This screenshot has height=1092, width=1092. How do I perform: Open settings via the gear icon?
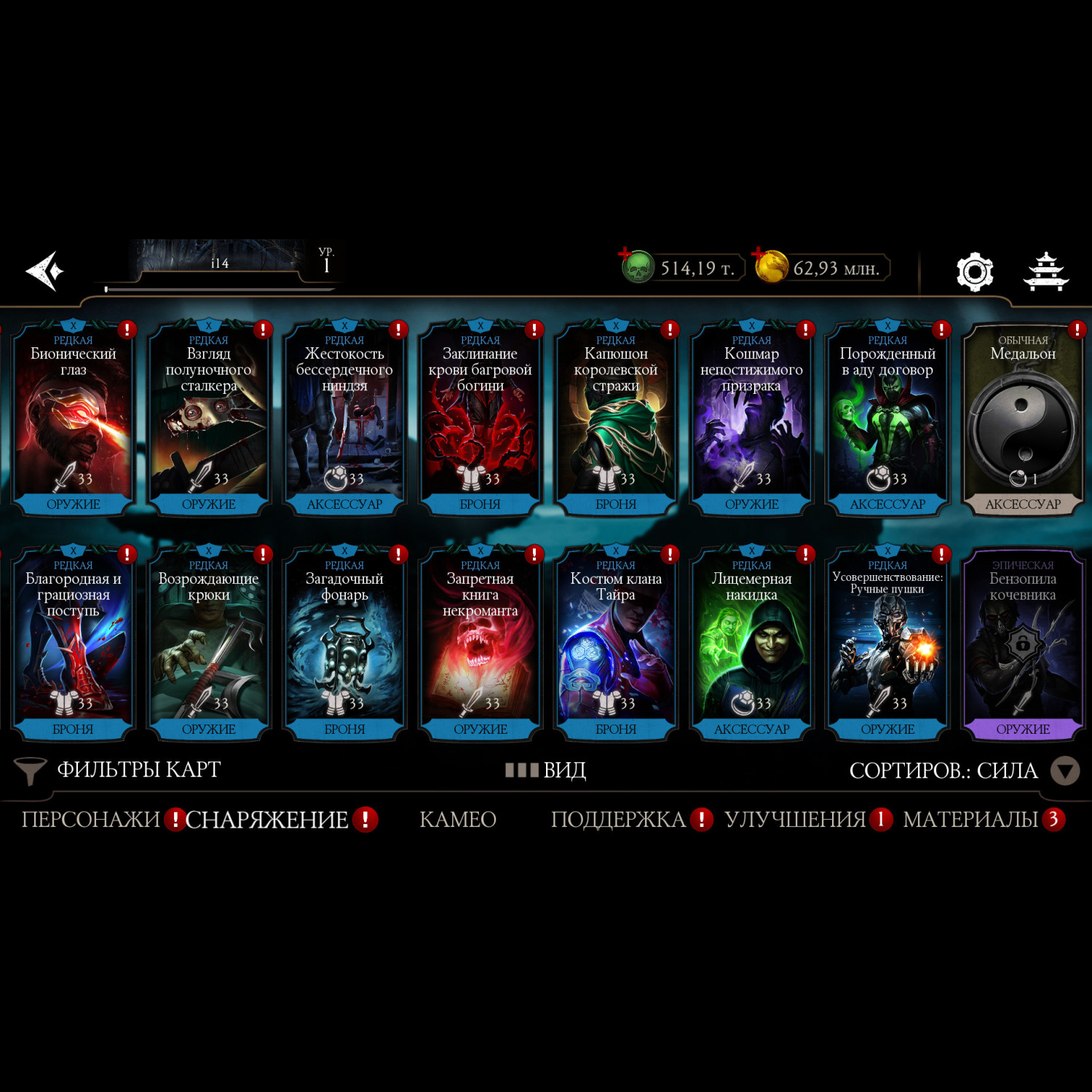(x=974, y=272)
